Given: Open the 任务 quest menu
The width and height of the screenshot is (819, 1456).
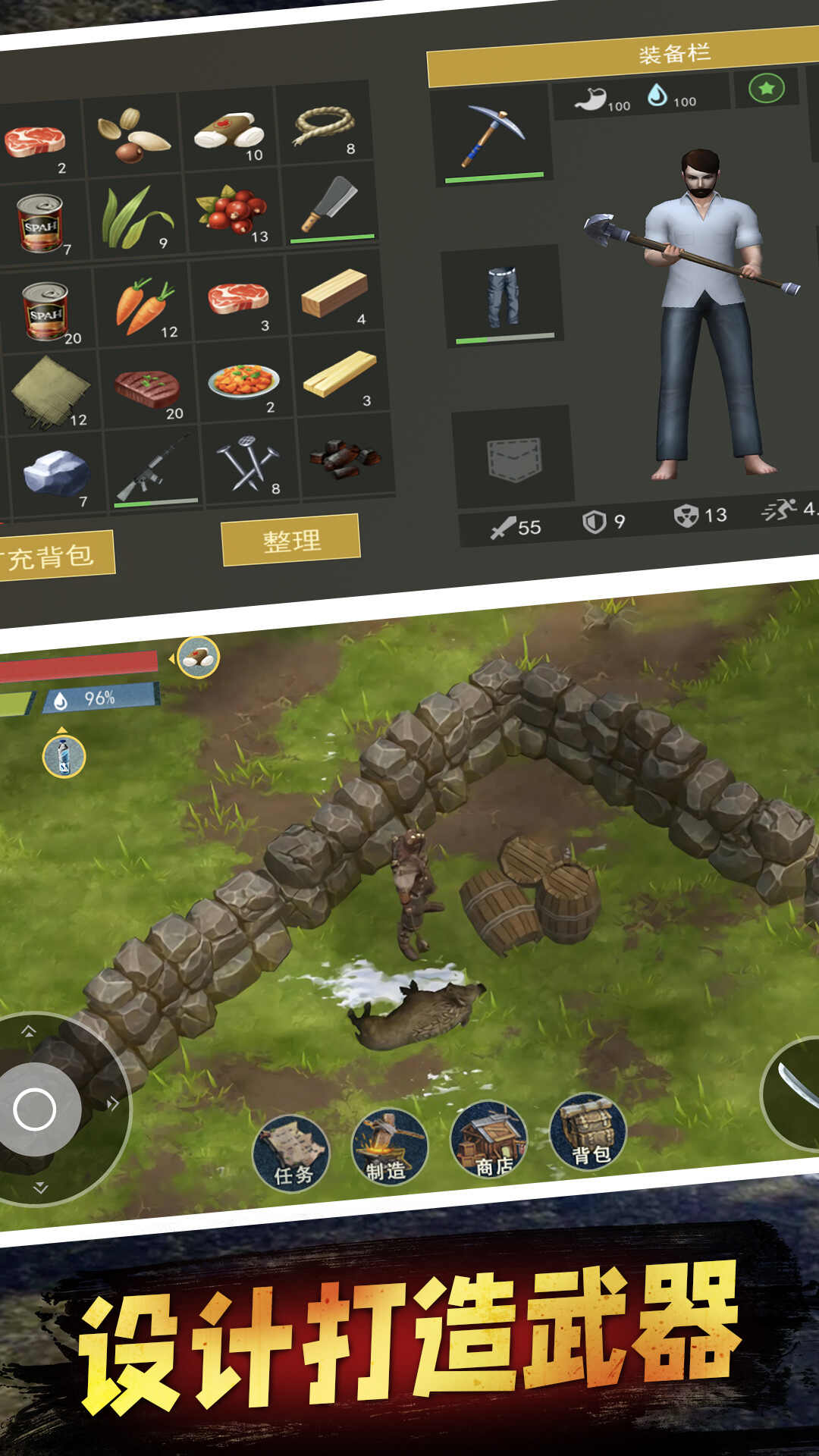Looking at the screenshot, I should 291,1153.
